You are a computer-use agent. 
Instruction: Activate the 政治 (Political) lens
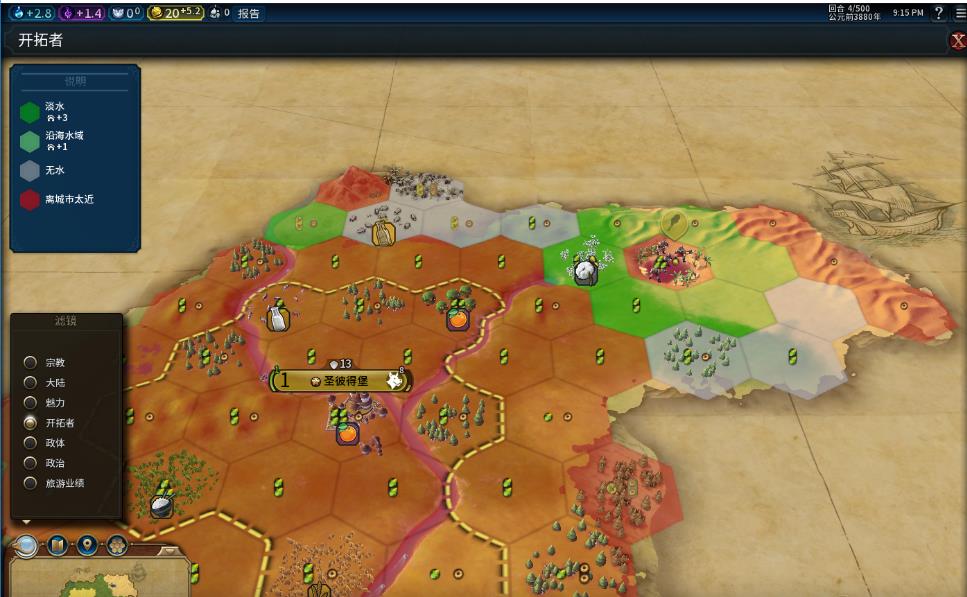pos(31,463)
